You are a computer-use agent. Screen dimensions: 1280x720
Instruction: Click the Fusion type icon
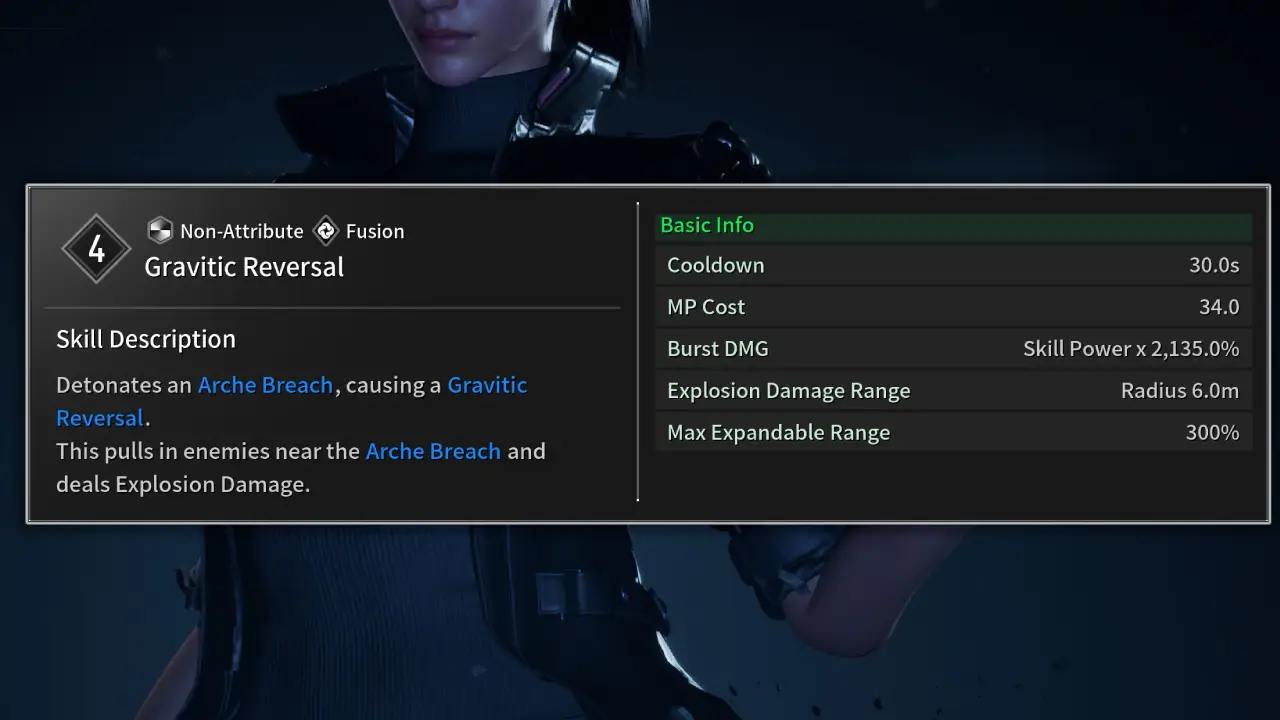tap(326, 231)
